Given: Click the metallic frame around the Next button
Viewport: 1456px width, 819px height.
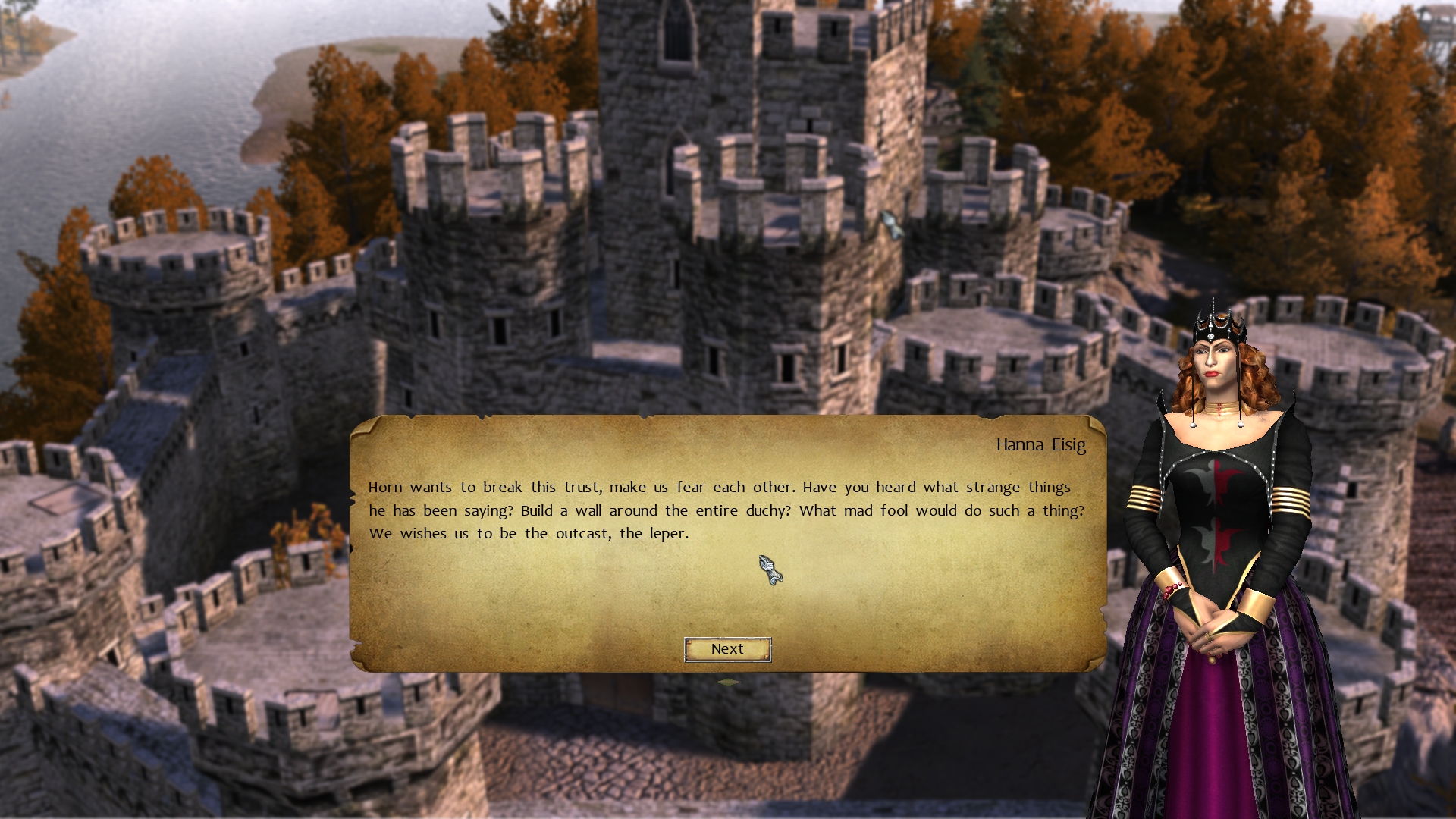Looking at the screenshot, I should click(x=727, y=650).
